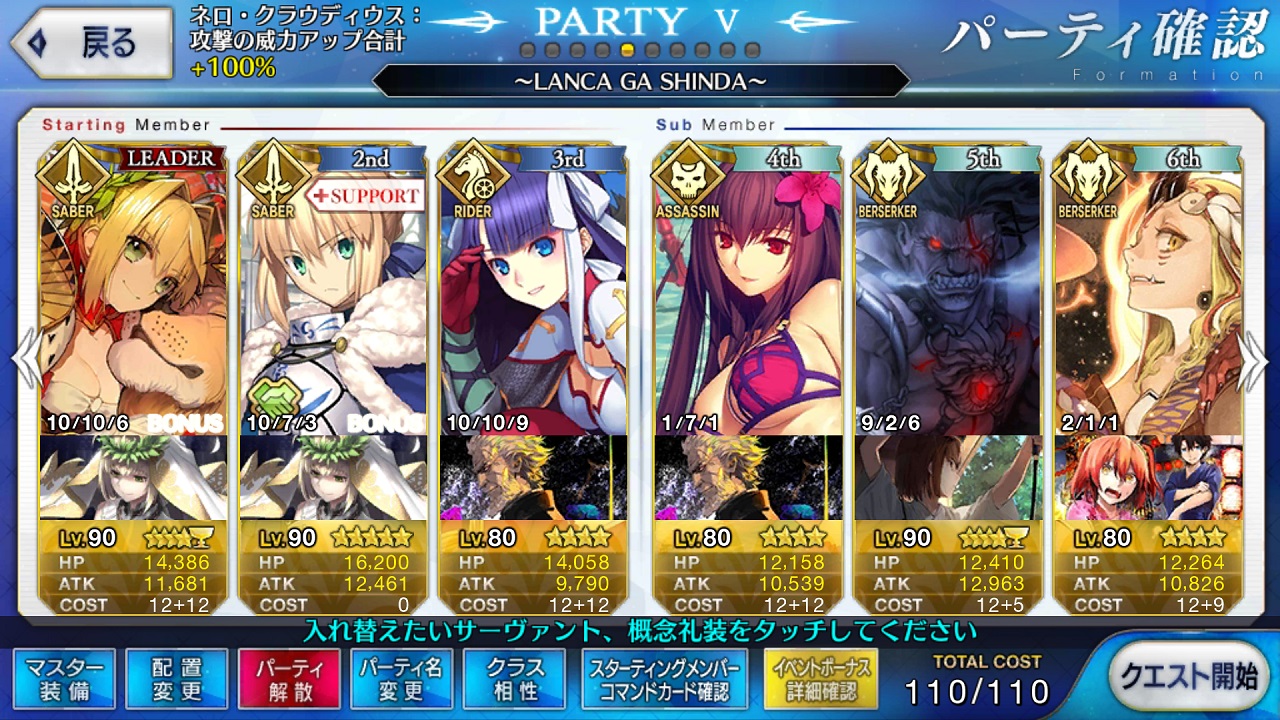The image size is (1280, 720).
Task: Pick the 4th slot Assassin servant
Action: coord(747,300)
